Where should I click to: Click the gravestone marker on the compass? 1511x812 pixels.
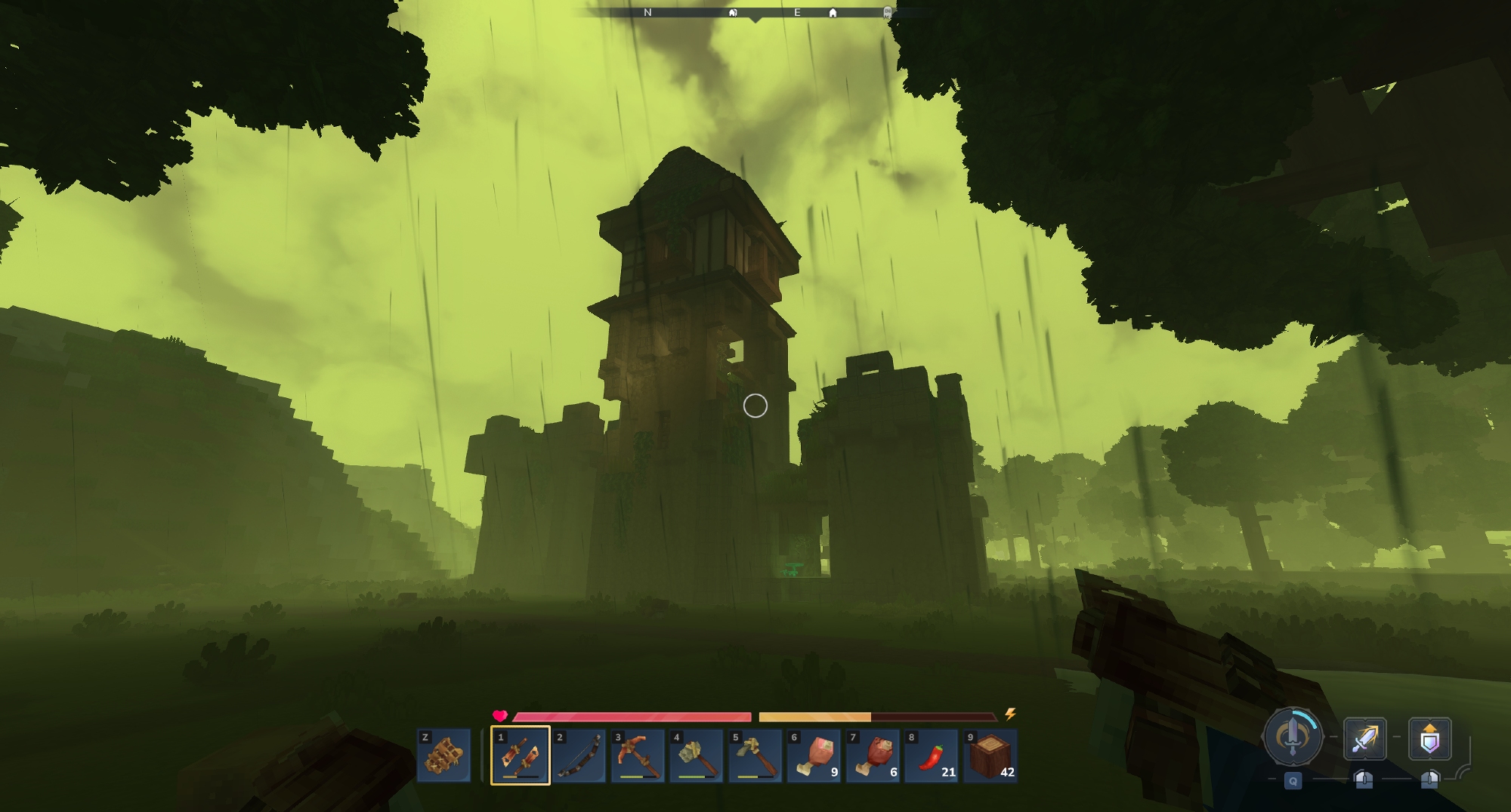pyautogui.click(x=887, y=12)
